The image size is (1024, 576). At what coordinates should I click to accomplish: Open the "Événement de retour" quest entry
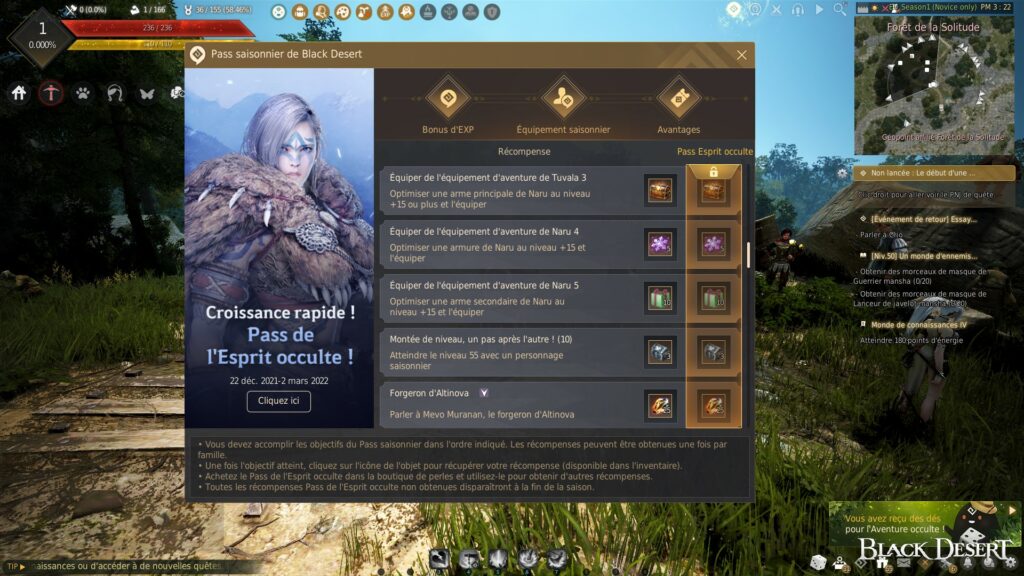pos(924,219)
